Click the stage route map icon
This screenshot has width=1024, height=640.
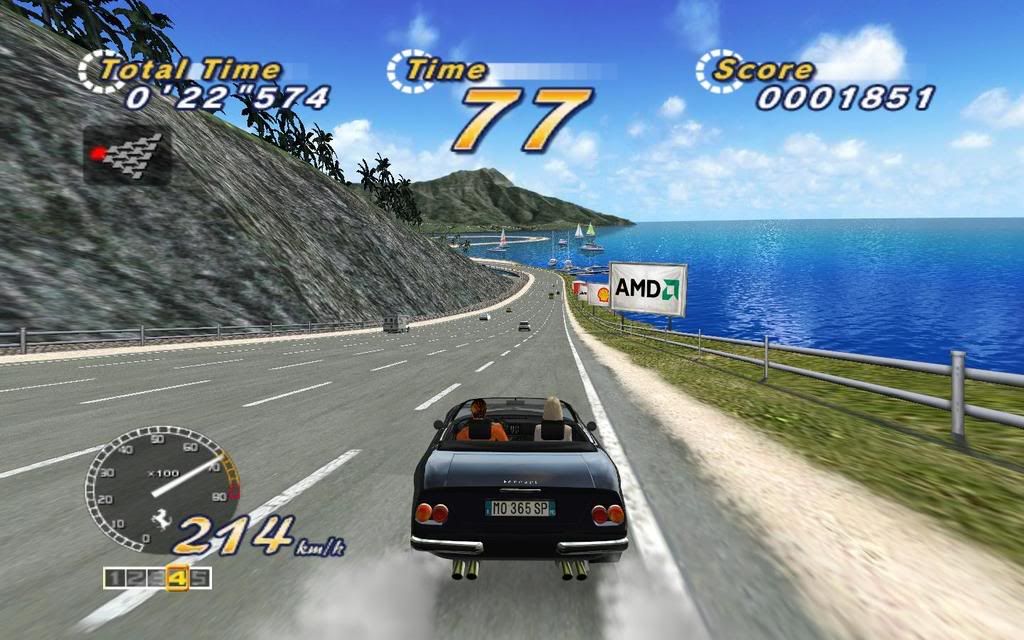point(126,154)
